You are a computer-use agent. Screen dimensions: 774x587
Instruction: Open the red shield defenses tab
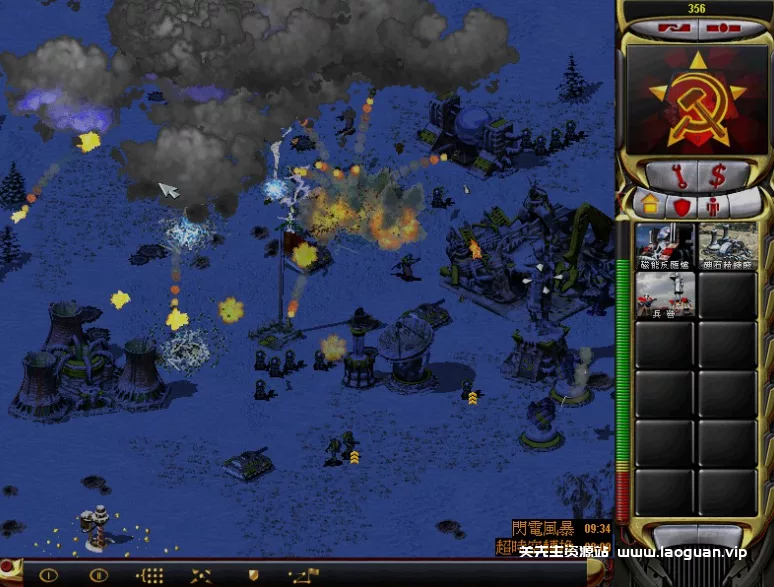point(682,207)
